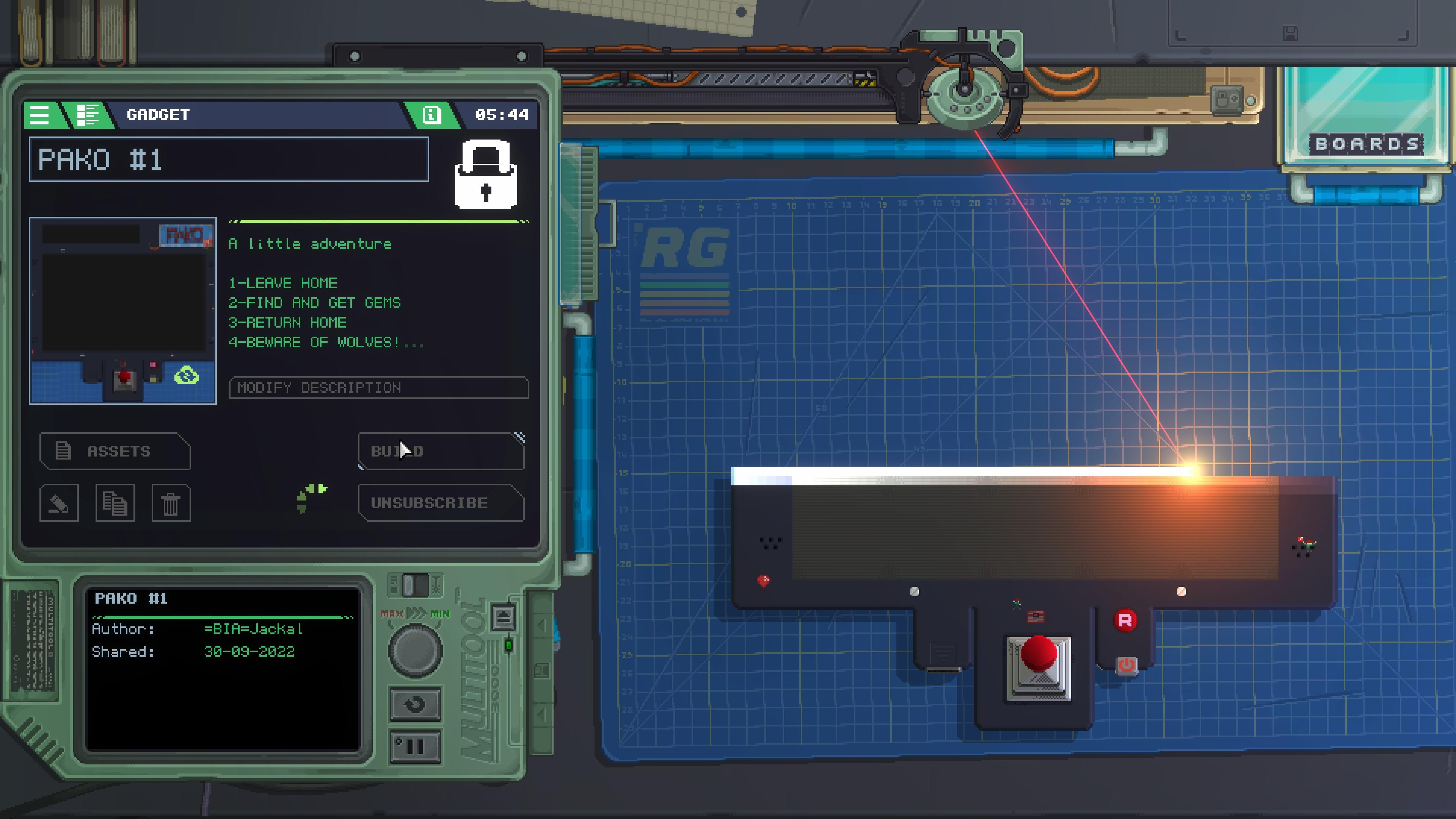The height and width of the screenshot is (819, 1456).
Task: Open the info icon beside the clock
Action: click(433, 115)
